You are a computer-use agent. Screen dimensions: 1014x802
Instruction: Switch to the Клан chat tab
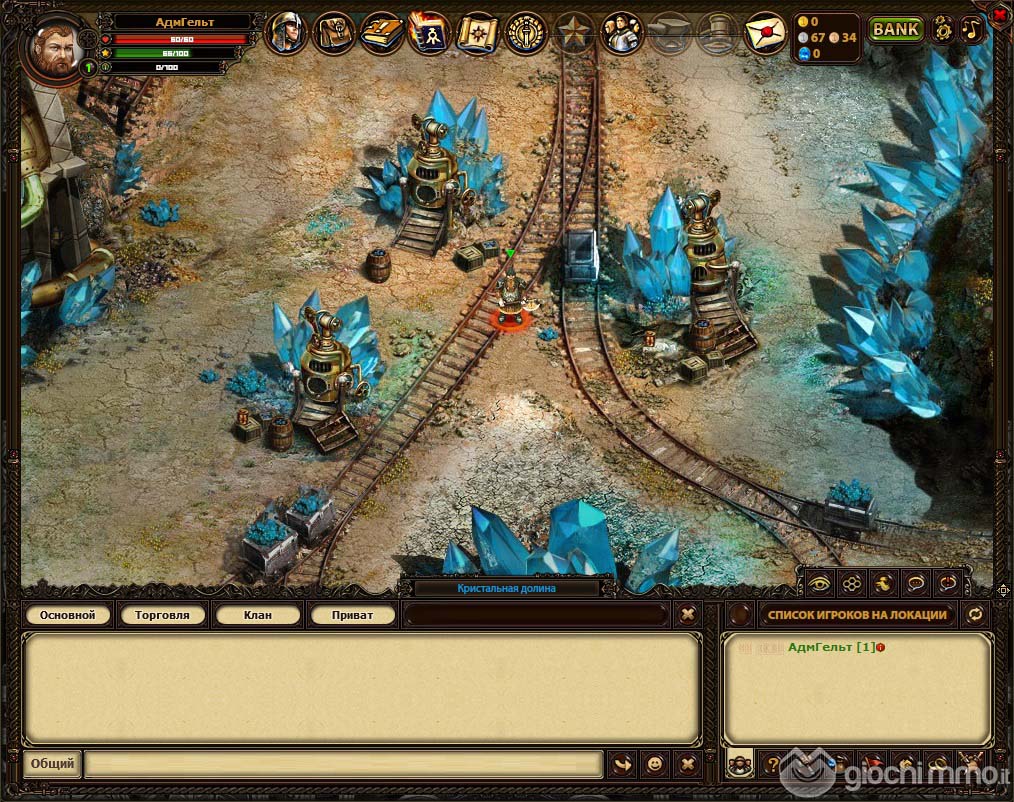(x=257, y=615)
